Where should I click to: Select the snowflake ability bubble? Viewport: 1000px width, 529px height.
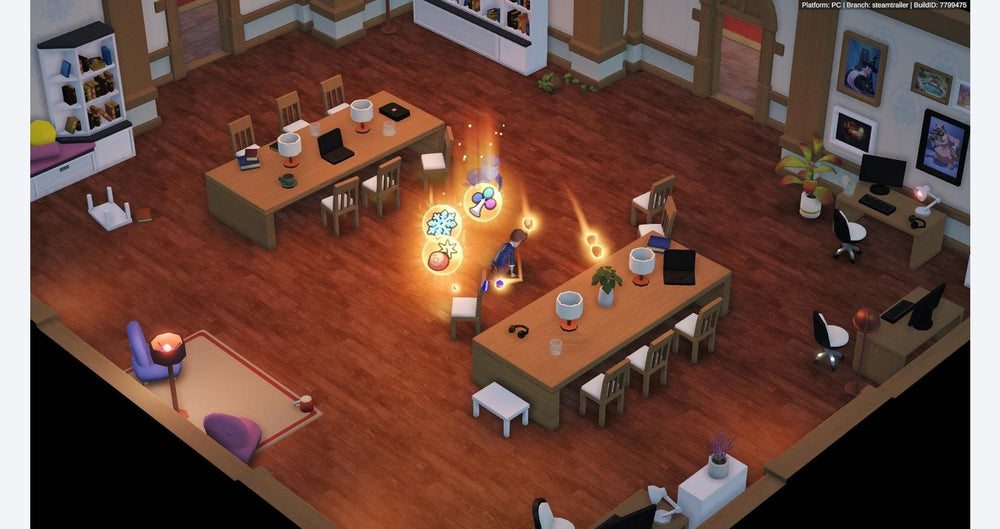pos(441,223)
